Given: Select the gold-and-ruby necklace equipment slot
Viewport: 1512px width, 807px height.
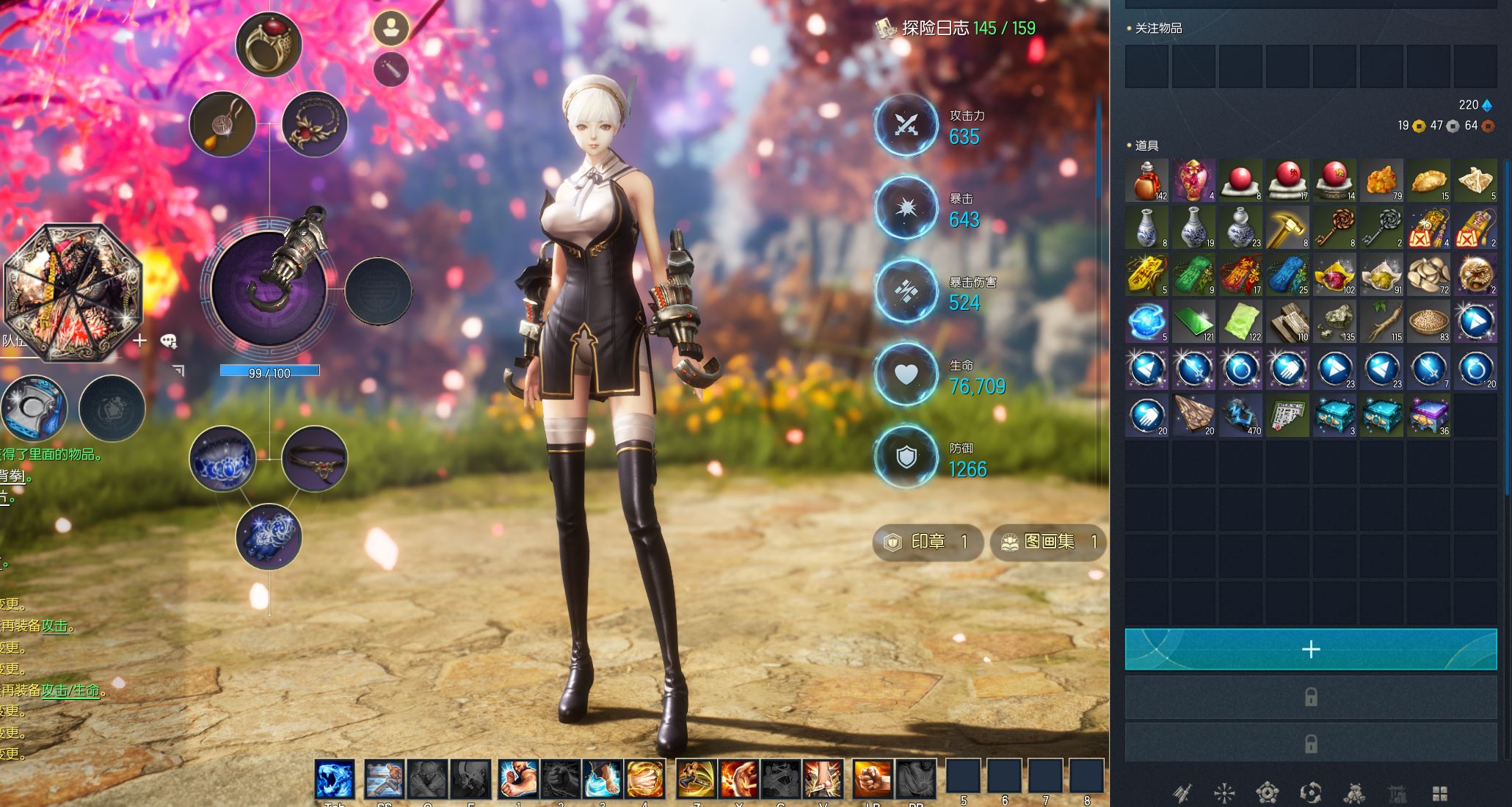Looking at the screenshot, I should click(315, 124).
